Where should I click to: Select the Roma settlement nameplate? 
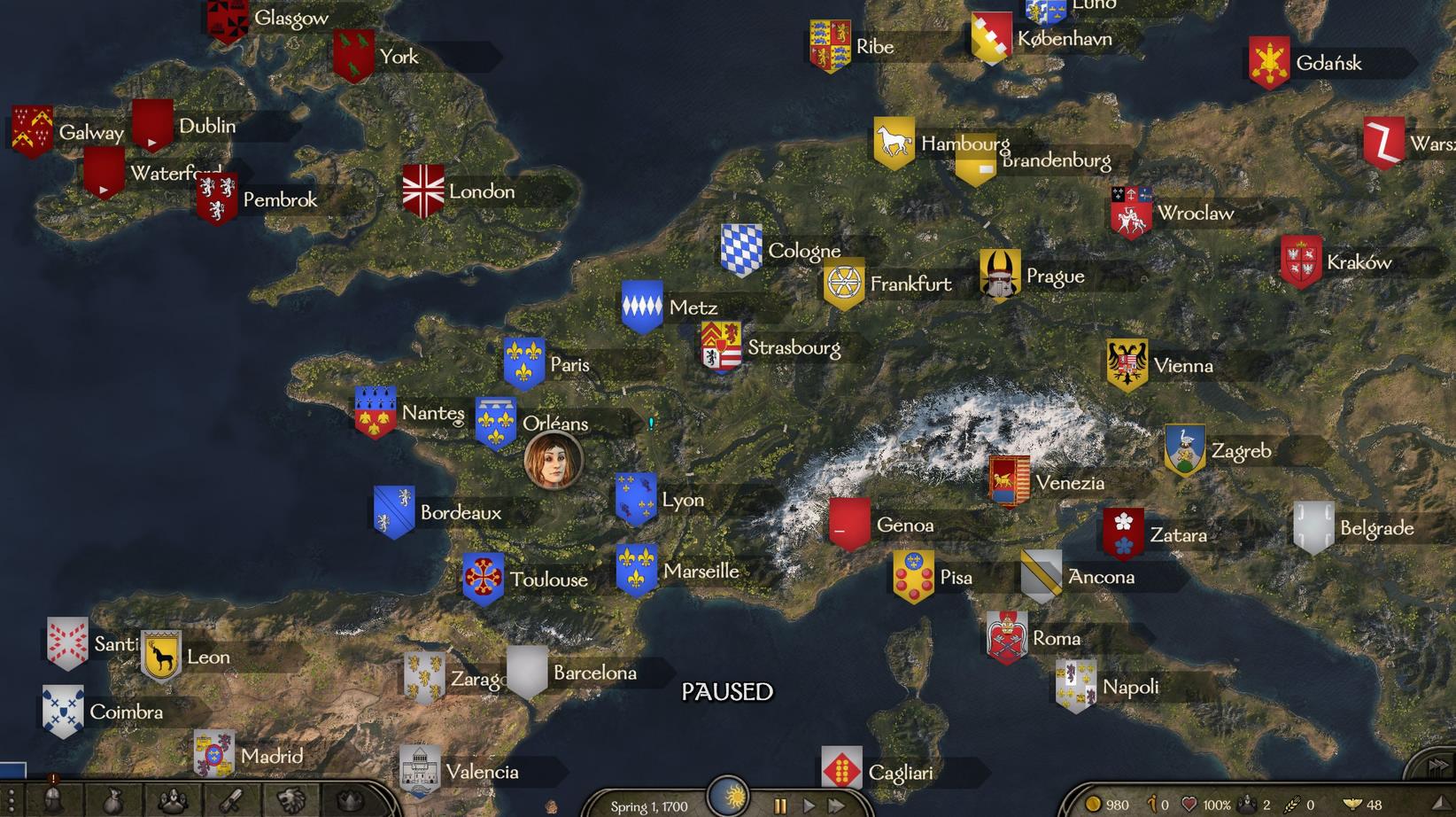coord(1056,639)
